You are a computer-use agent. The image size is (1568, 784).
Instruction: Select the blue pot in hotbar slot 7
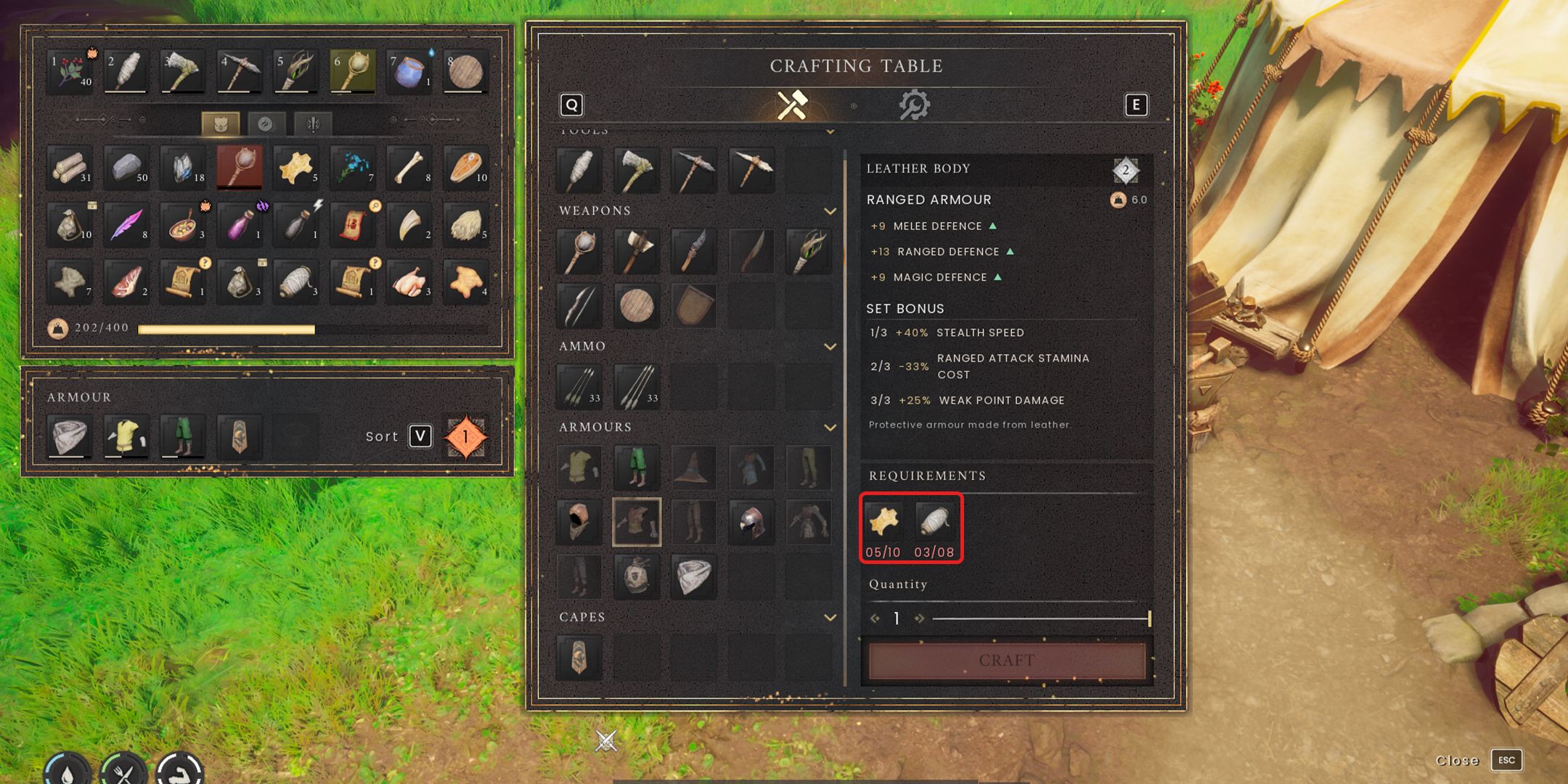[x=408, y=71]
